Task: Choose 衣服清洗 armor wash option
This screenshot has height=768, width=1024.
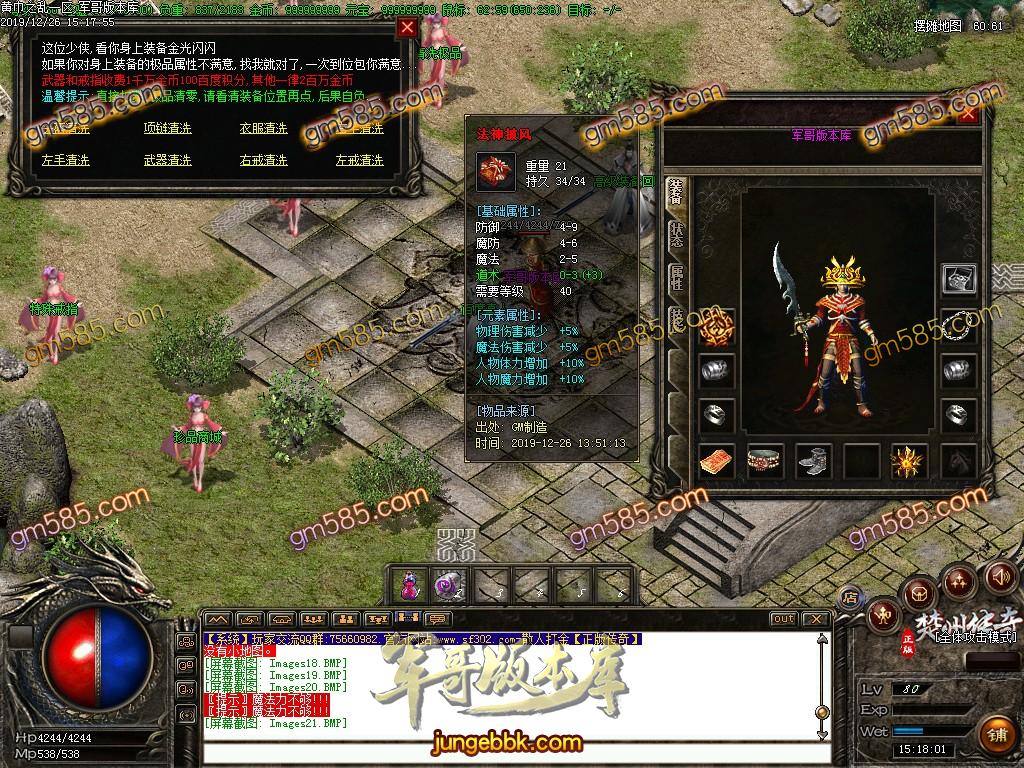Action: (x=263, y=129)
